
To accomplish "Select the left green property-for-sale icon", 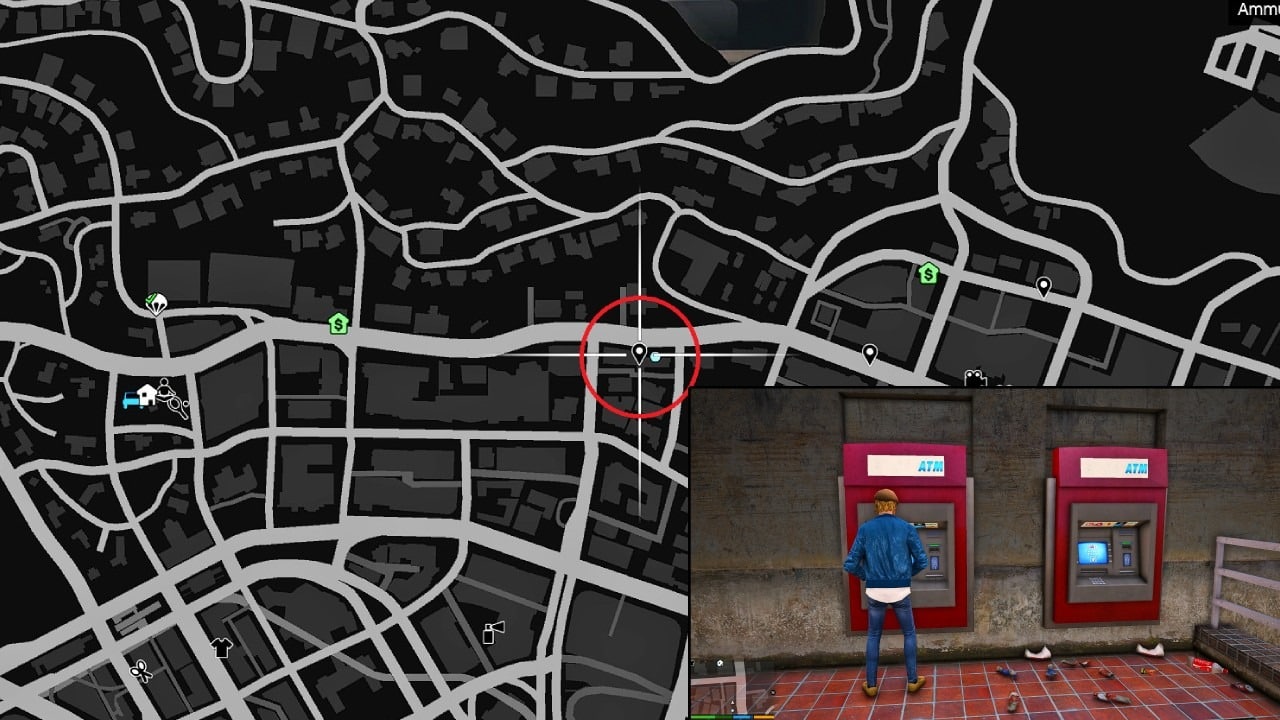I will (337, 322).
